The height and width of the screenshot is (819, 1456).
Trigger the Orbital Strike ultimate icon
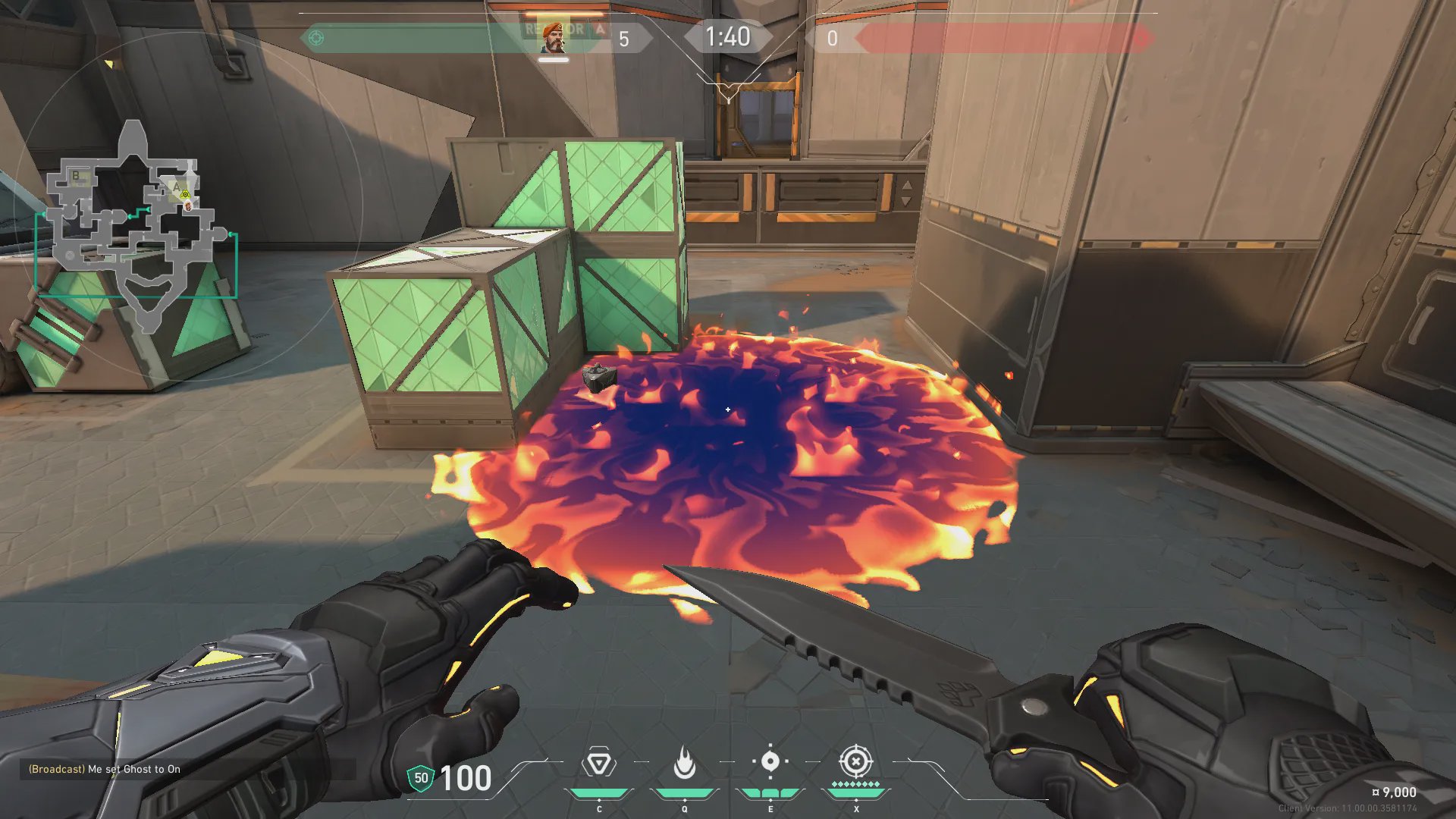click(x=855, y=761)
